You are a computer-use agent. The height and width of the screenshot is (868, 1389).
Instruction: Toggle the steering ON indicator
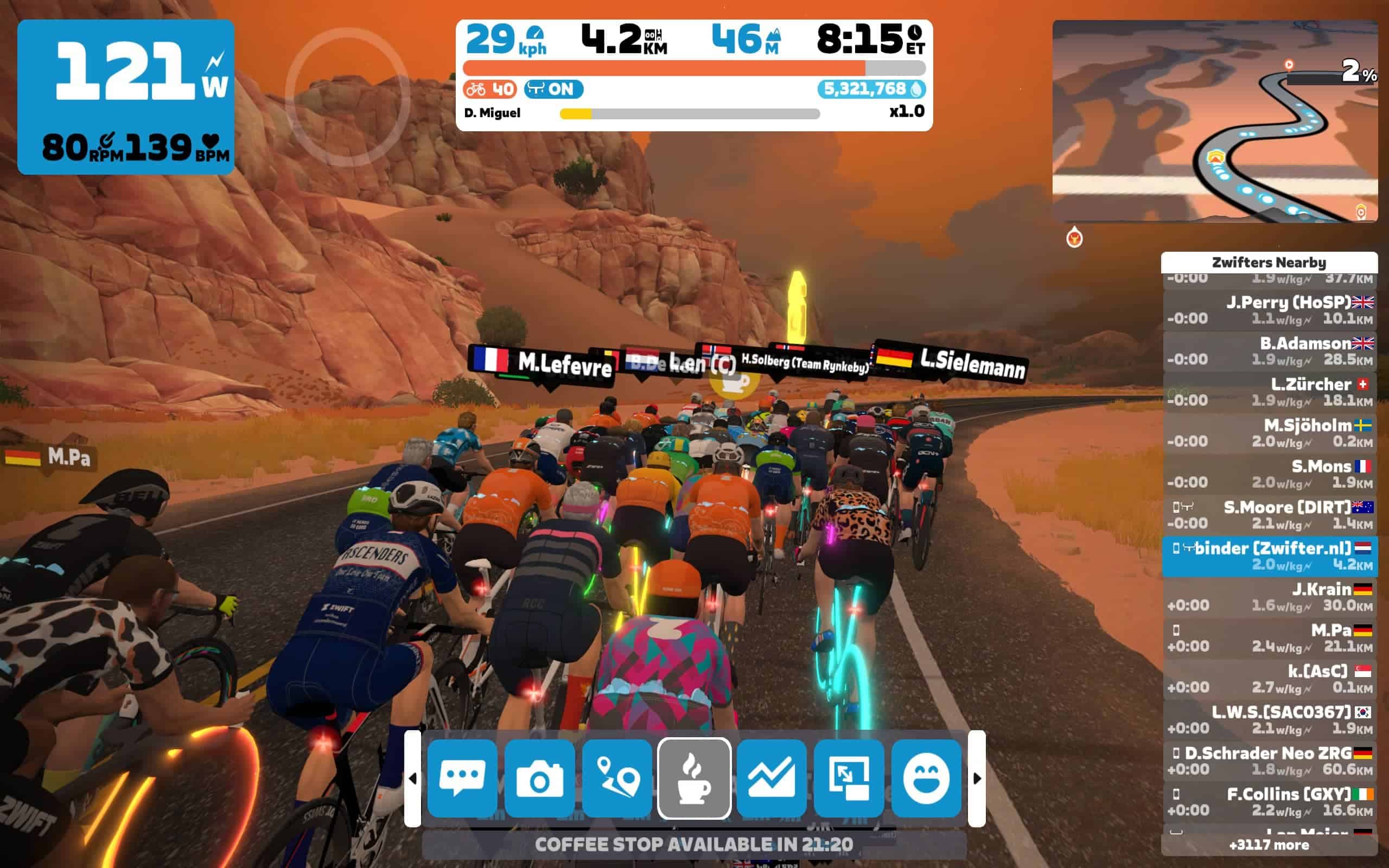(553, 89)
